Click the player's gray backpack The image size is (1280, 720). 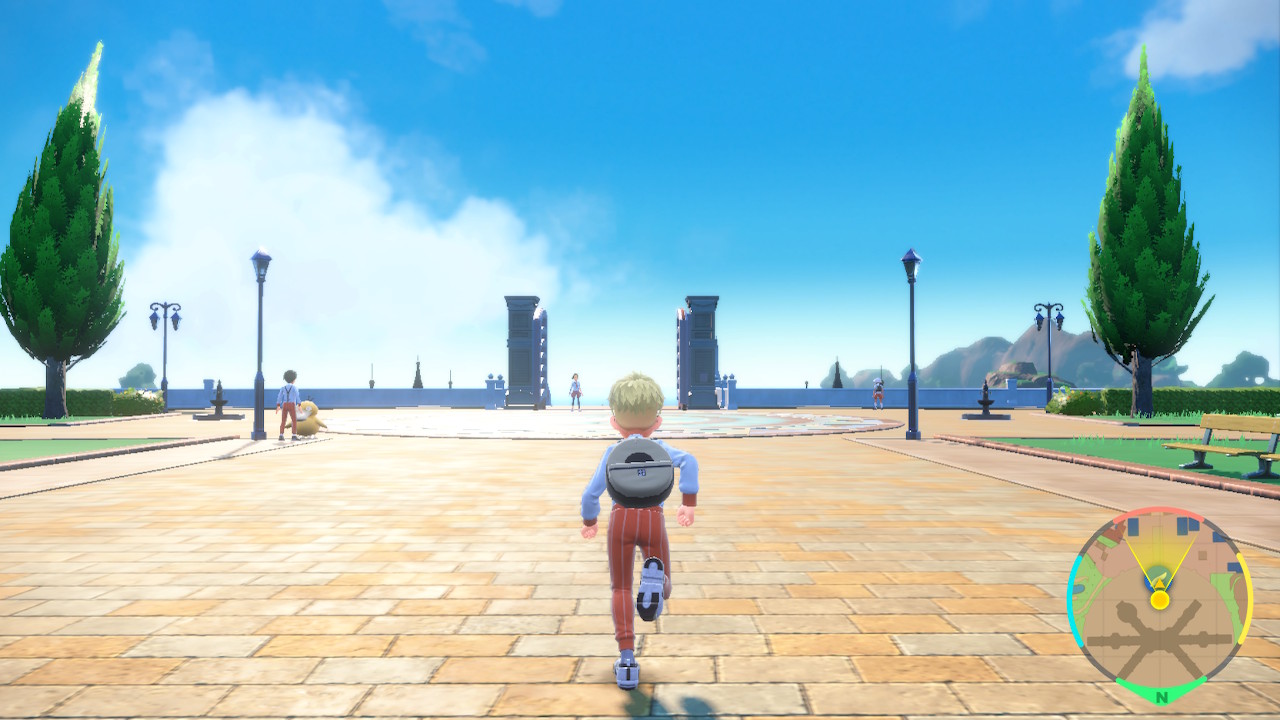pos(640,470)
